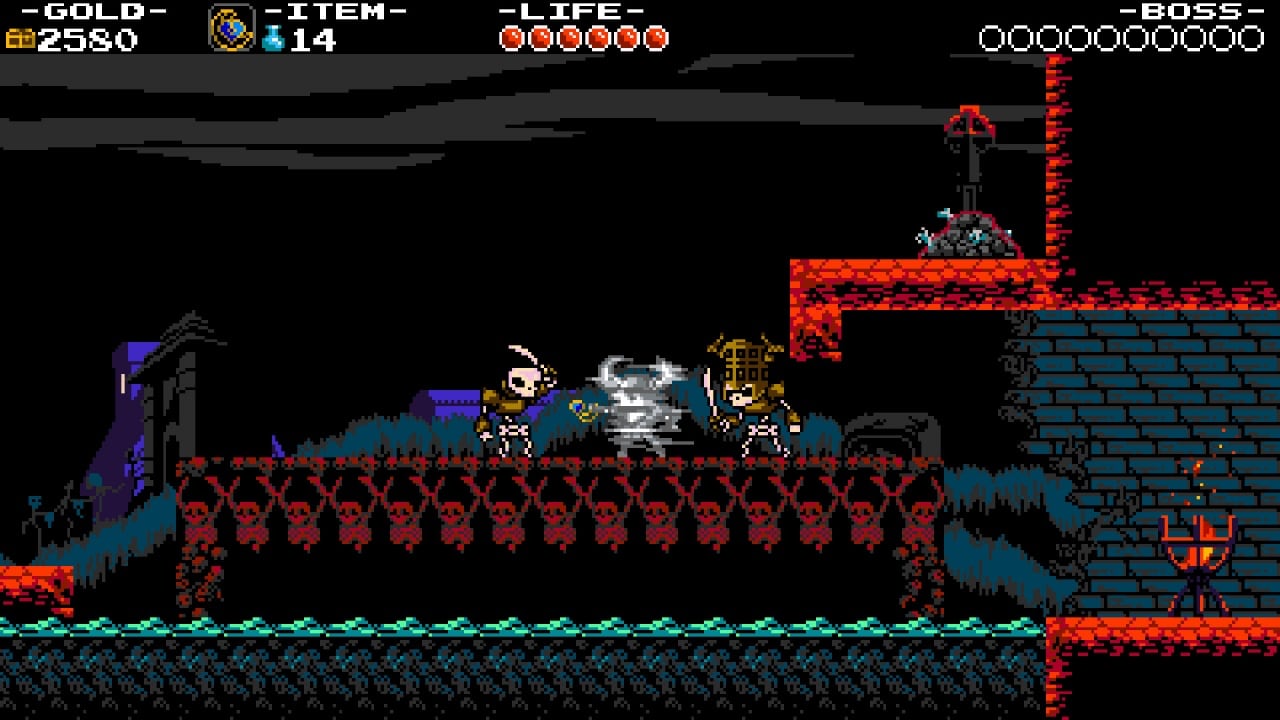Select the equipped relic icon

pos(231,28)
